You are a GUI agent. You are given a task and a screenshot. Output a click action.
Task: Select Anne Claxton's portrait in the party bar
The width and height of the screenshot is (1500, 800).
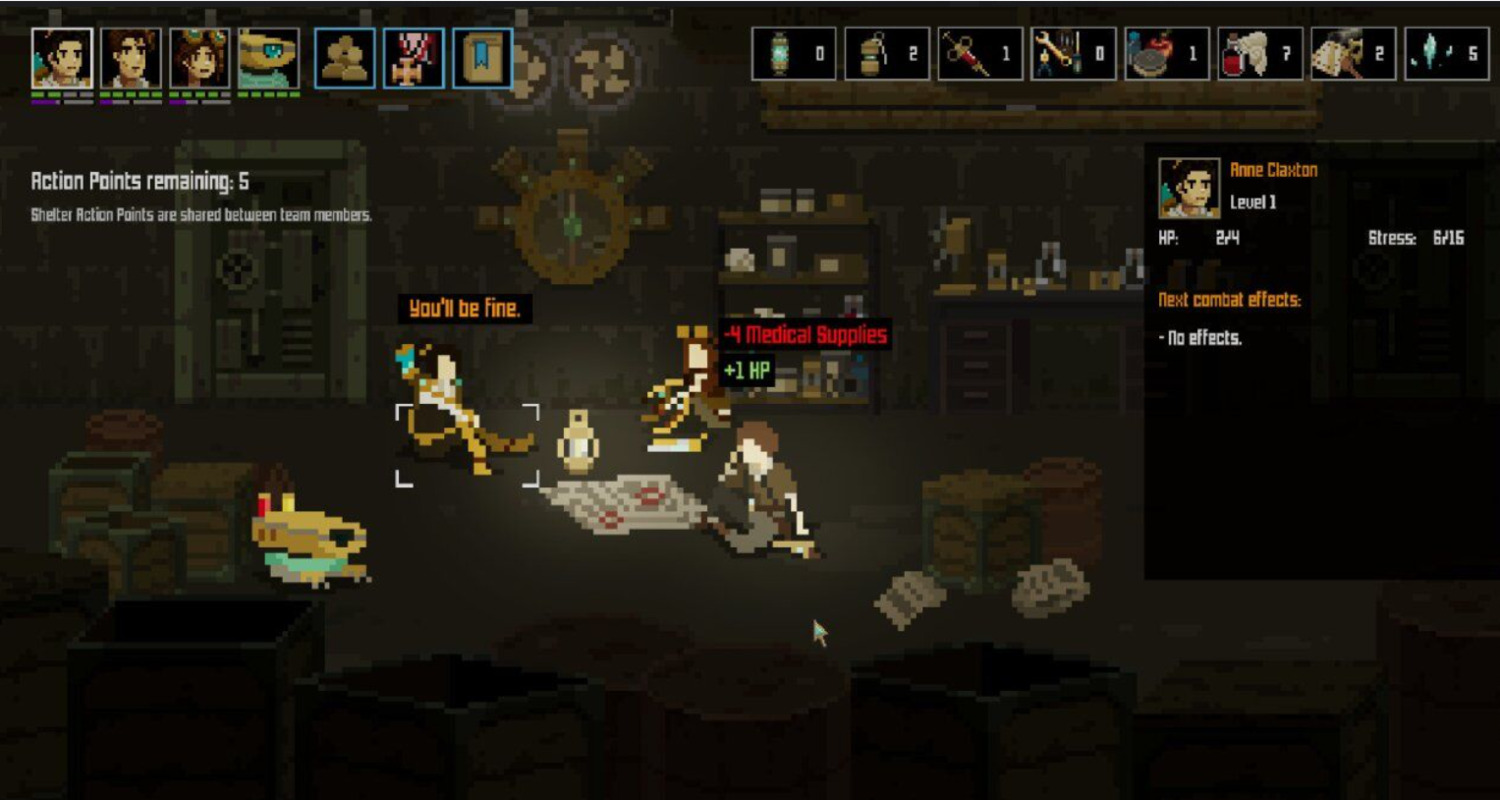pos(62,58)
